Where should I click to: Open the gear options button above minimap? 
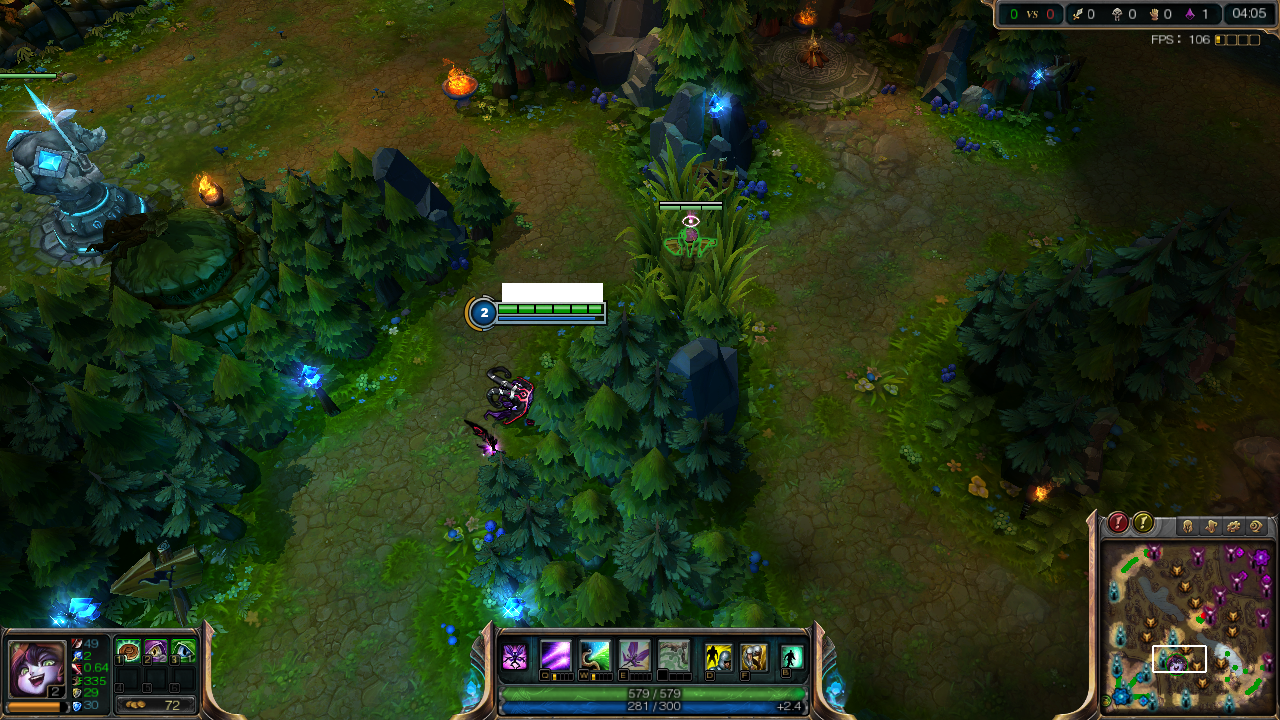pyautogui.click(x=1233, y=526)
